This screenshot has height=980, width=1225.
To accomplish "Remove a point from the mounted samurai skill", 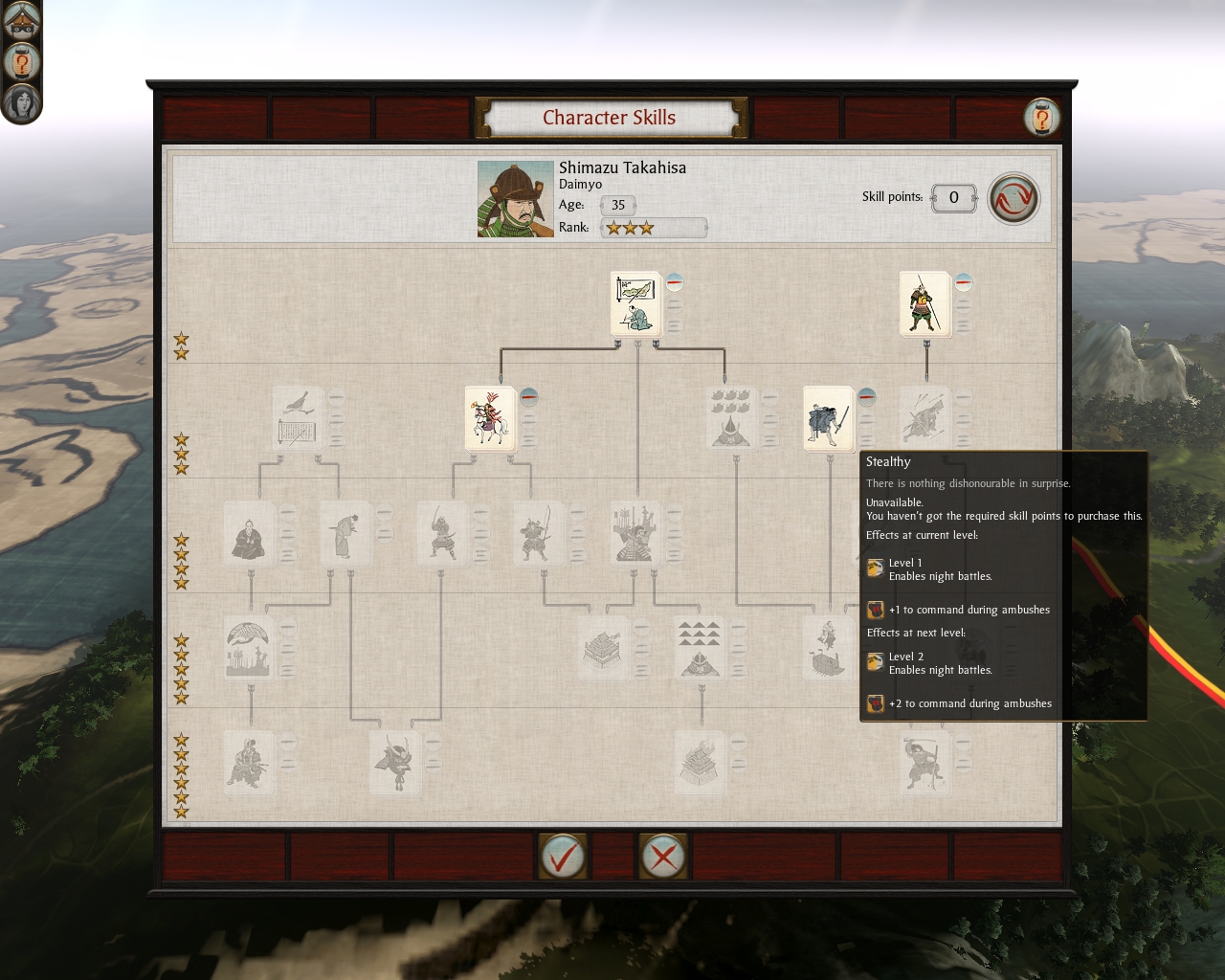I will tap(529, 396).
